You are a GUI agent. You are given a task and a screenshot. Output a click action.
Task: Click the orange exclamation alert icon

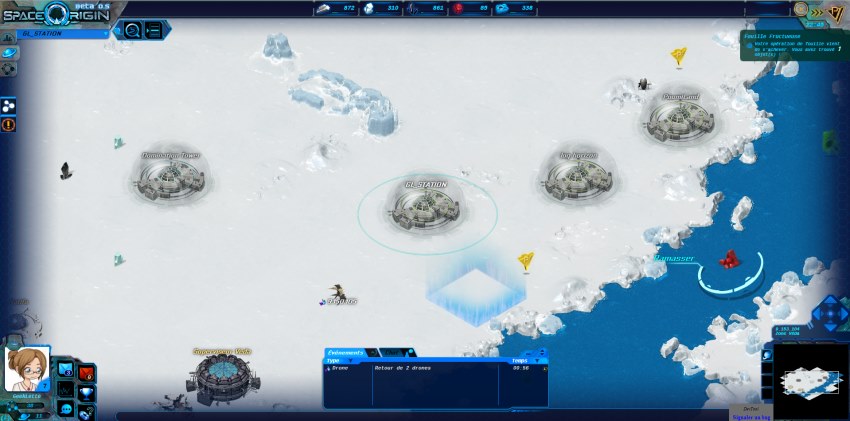[9, 125]
